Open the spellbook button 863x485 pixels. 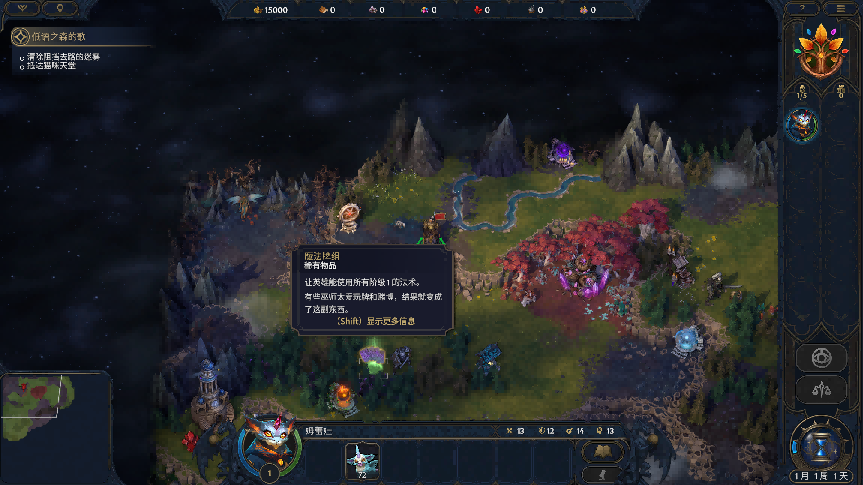(602, 452)
